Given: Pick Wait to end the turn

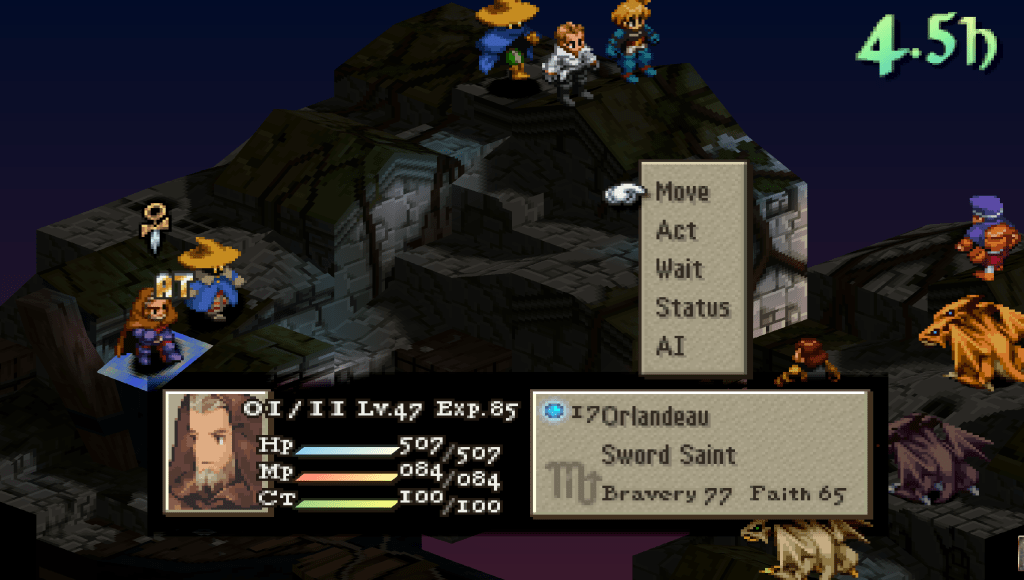Looking at the screenshot, I should click(x=679, y=269).
